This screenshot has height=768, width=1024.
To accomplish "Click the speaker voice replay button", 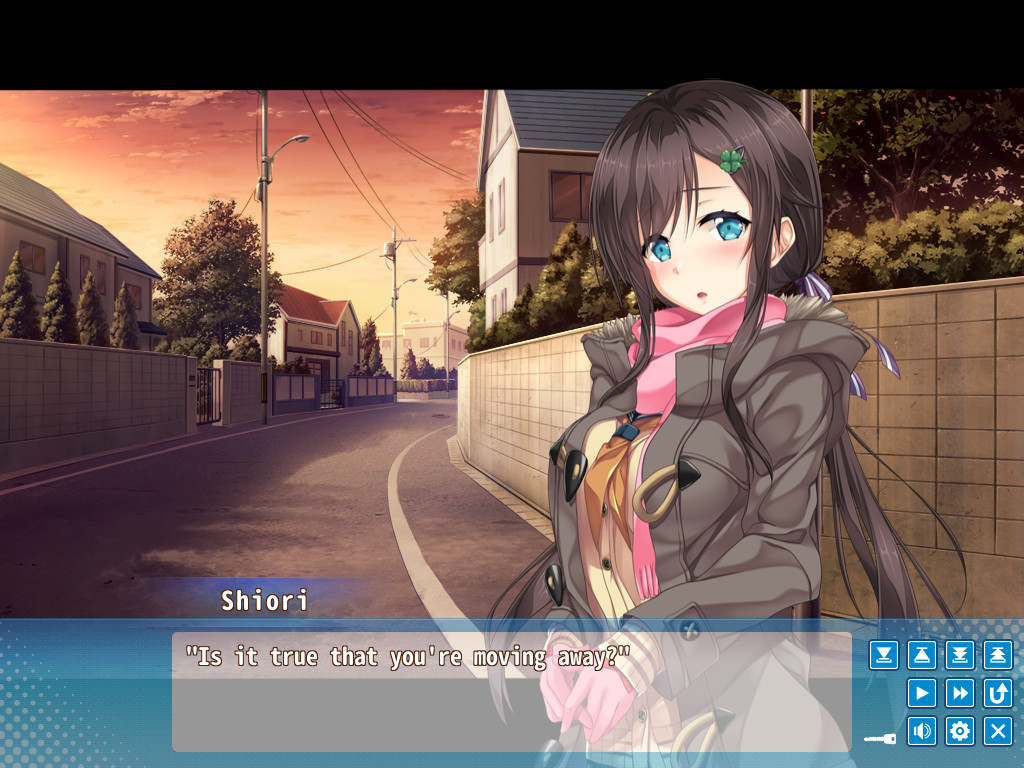I will (x=922, y=731).
